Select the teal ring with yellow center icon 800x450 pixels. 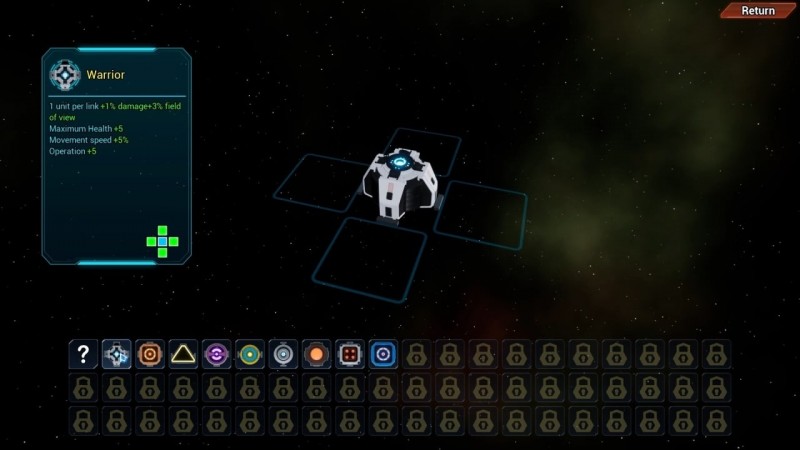[x=250, y=354]
